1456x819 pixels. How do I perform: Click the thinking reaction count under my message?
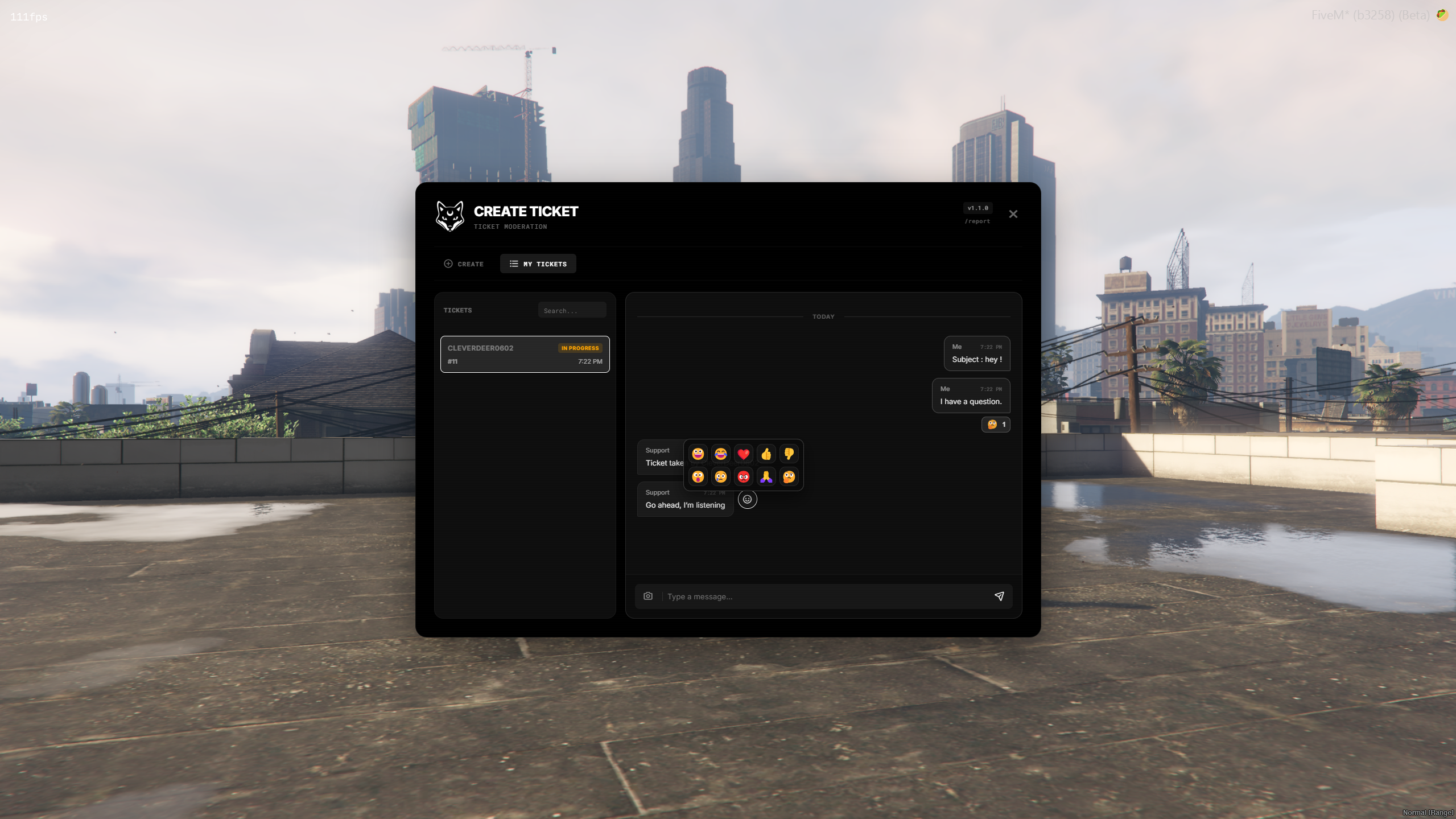(x=996, y=425)
